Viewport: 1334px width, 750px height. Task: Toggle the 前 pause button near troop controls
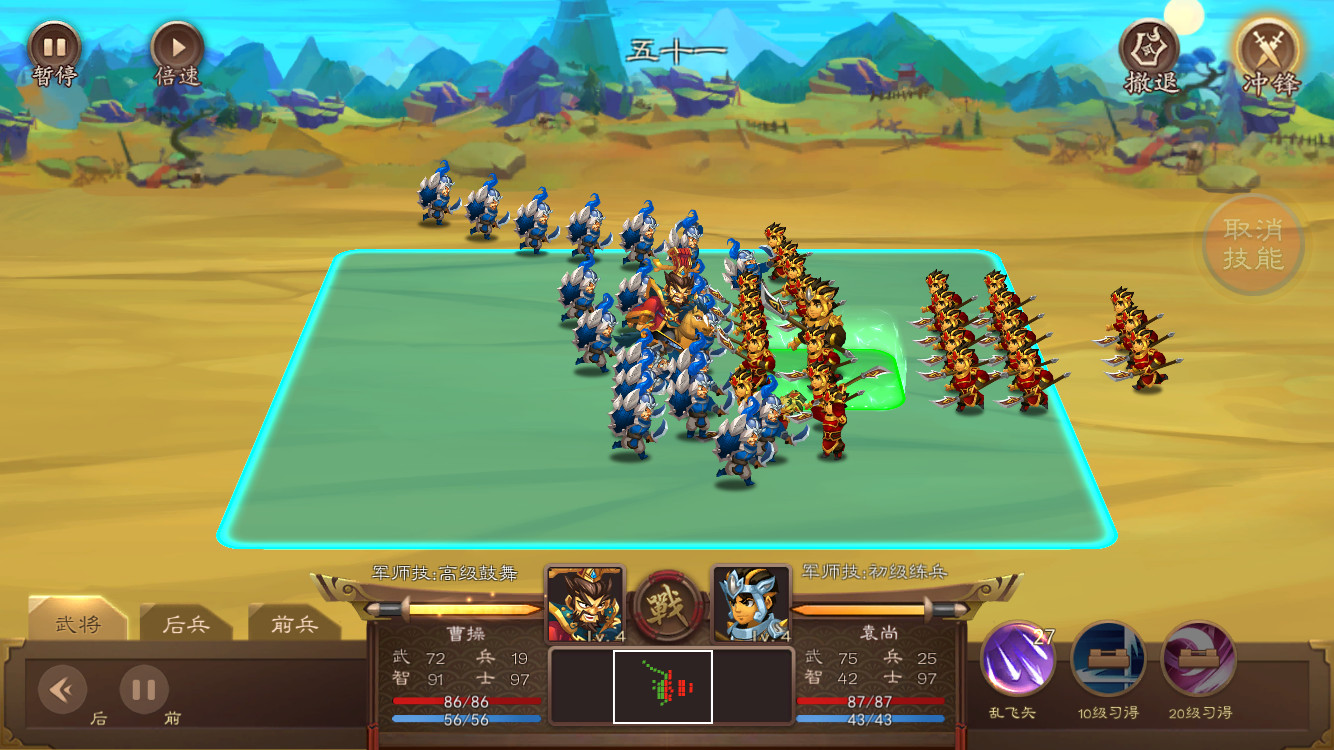click(143, 688)
